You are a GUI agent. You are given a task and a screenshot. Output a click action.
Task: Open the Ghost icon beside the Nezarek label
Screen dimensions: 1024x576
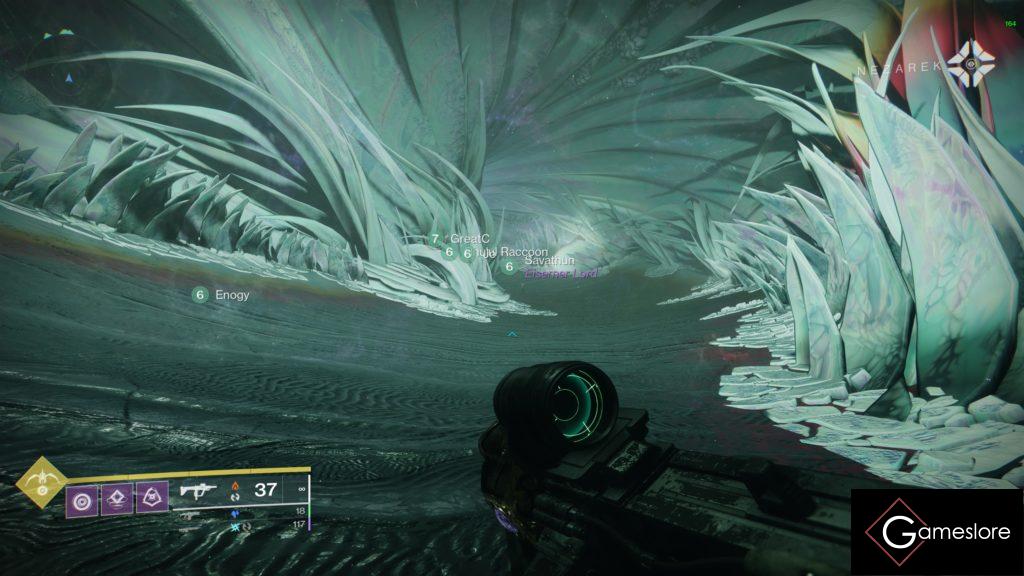tap(971, 63)
